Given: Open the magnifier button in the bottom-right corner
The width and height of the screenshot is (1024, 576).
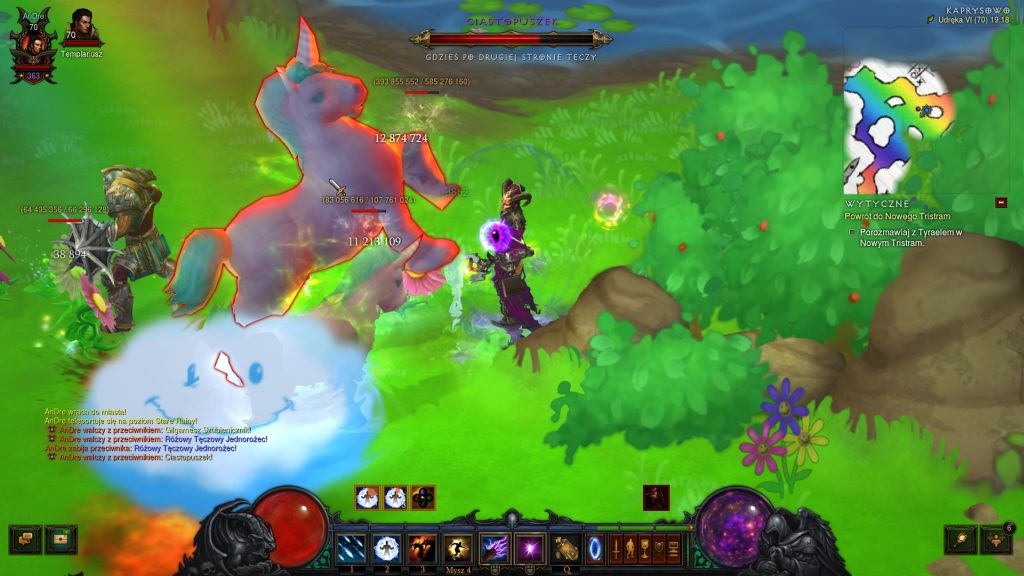Looking at the screenshot, I should (962, 540).
